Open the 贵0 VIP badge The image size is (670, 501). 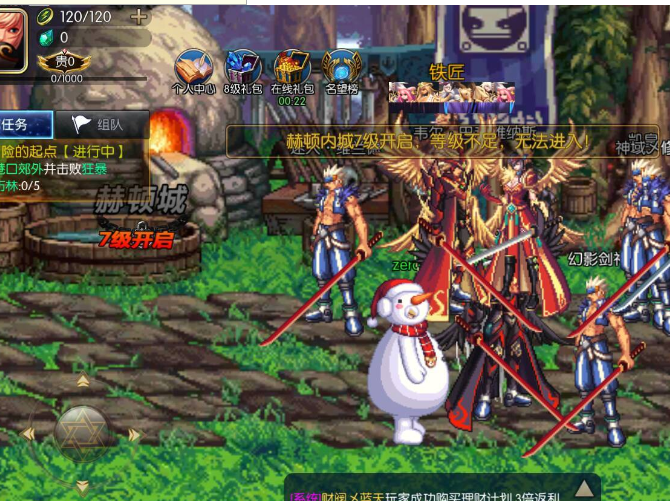64,62
